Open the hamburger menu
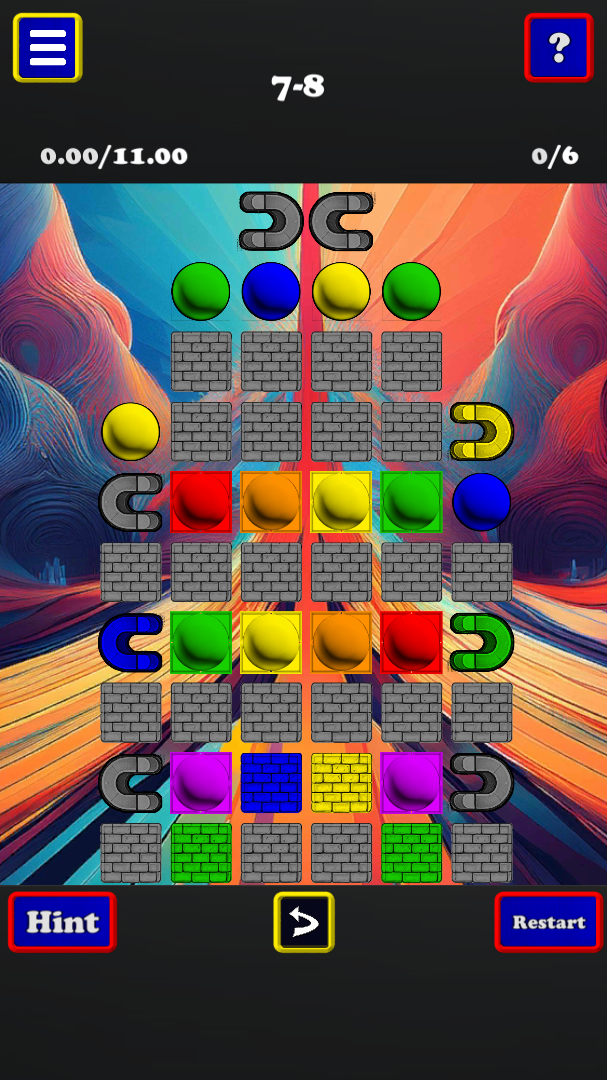 click(47, 47)
